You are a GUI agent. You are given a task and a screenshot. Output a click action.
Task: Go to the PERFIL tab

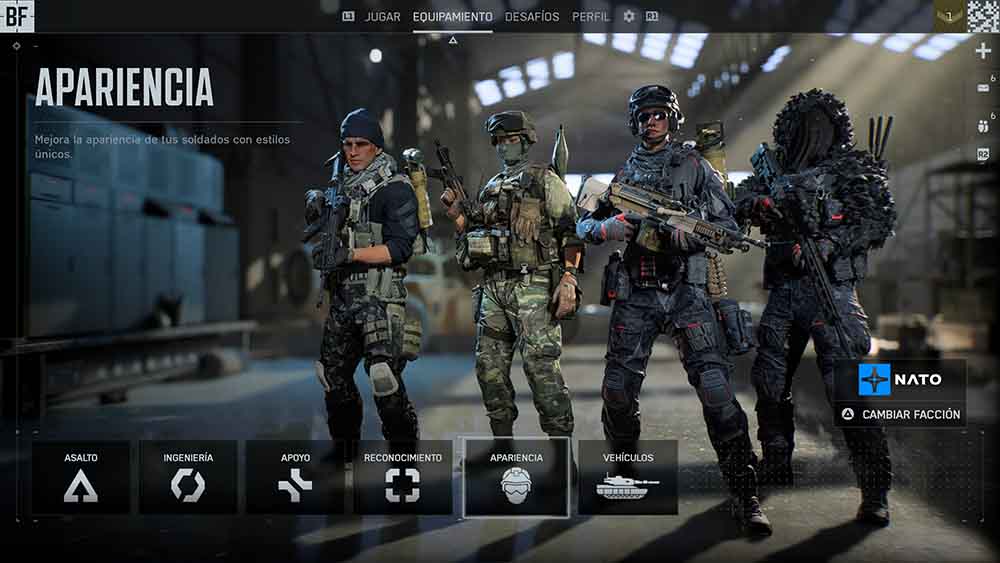tap(591, 17)
